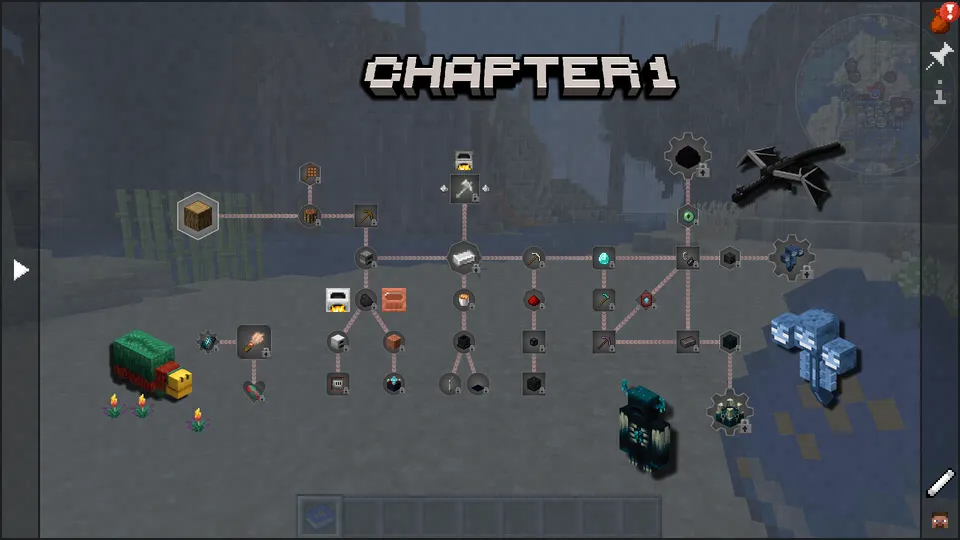Select the crafting table quest node
The image size is (960, 540).
coord(310,215)
